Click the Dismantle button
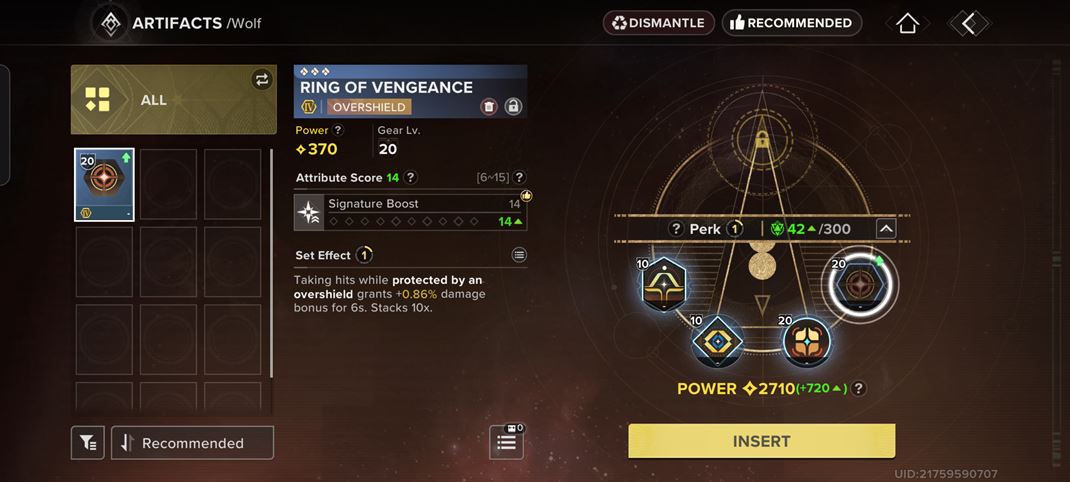Viewport: 1070px width, 482px height. 659,22
